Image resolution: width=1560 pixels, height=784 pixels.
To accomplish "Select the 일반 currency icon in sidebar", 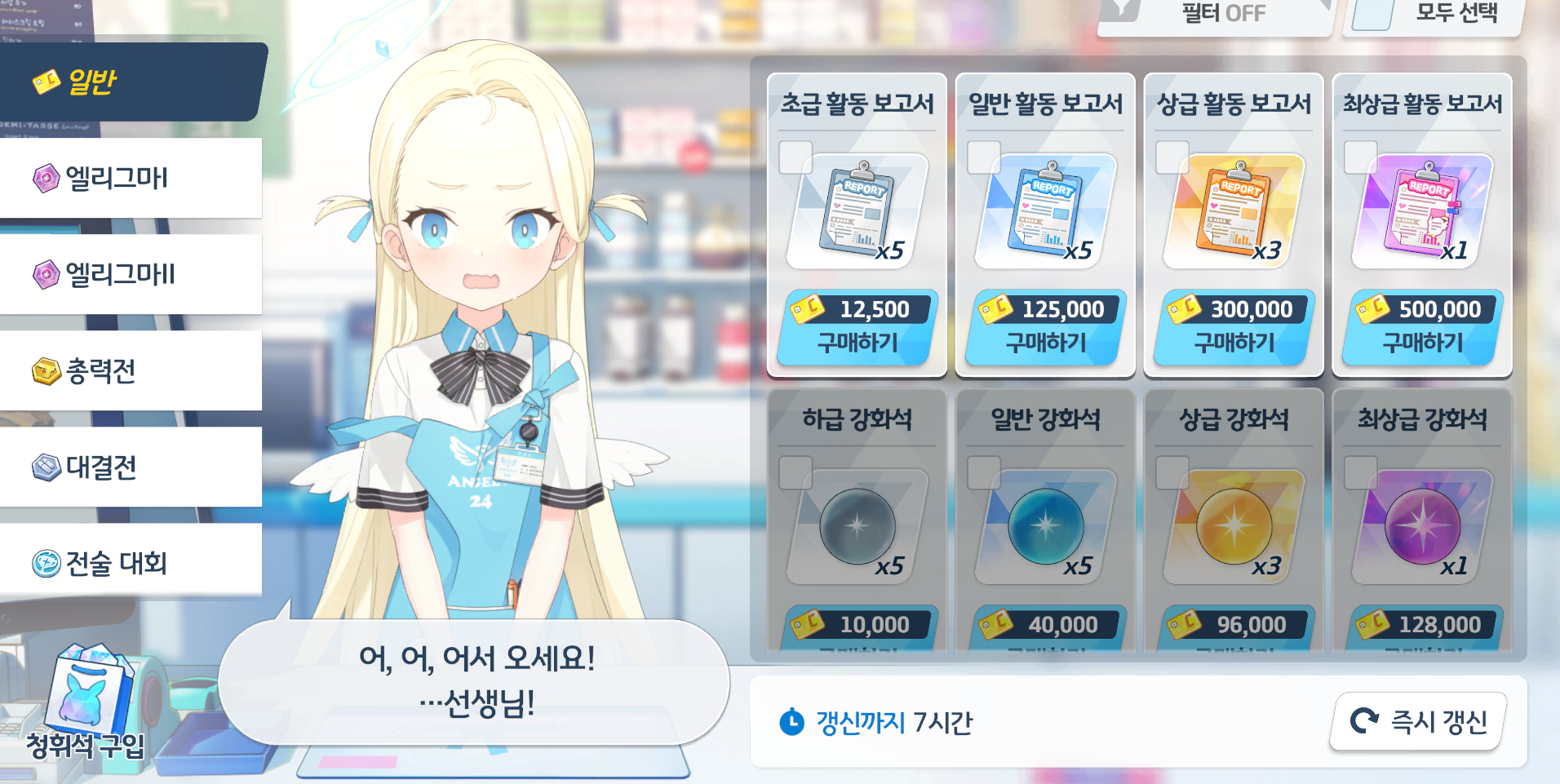I will pos(44,81).
